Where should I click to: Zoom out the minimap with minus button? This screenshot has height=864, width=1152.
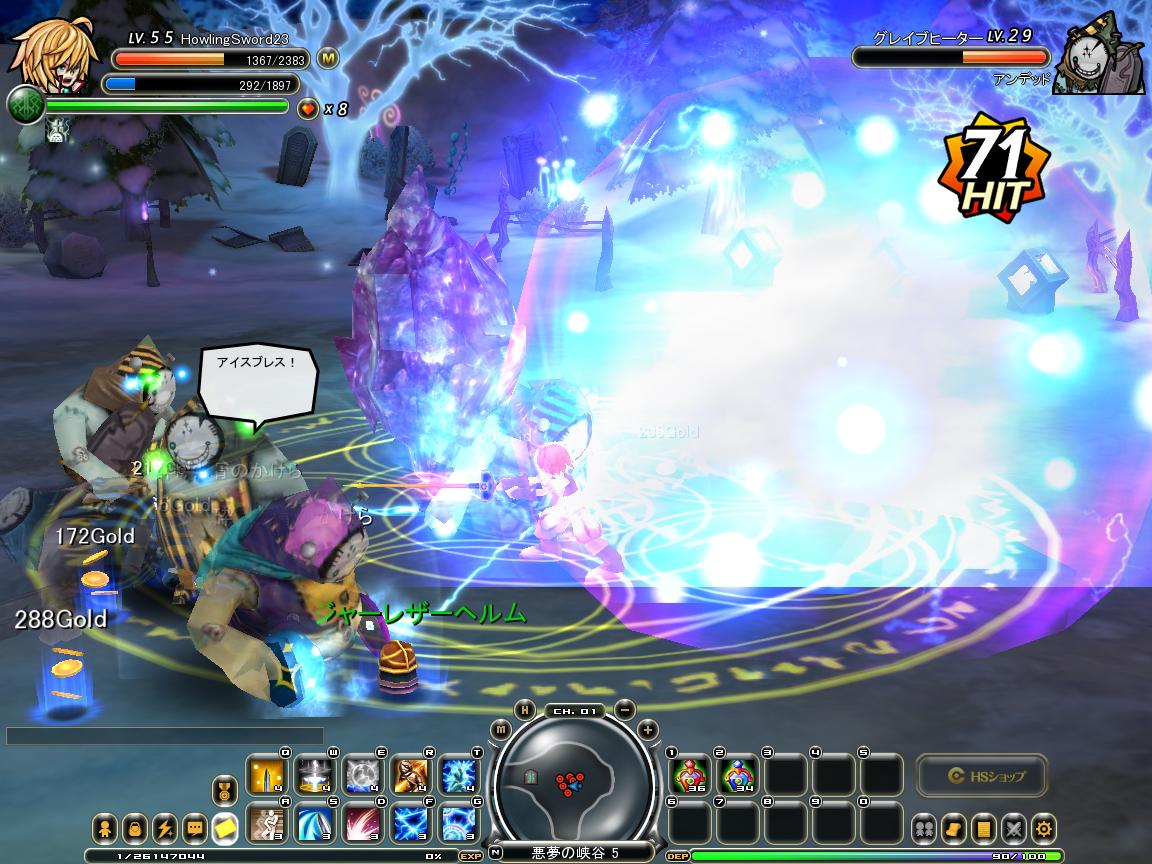(625, 709)
